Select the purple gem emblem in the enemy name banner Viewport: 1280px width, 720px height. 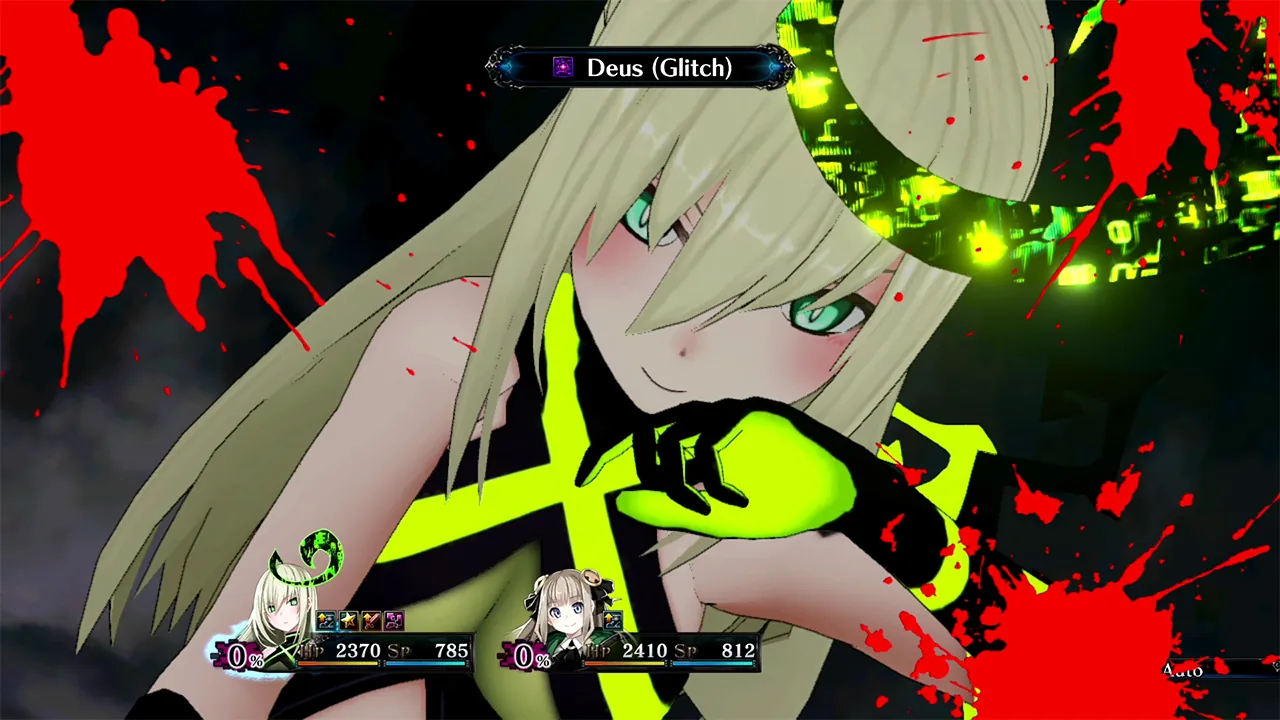click(562, 67)
